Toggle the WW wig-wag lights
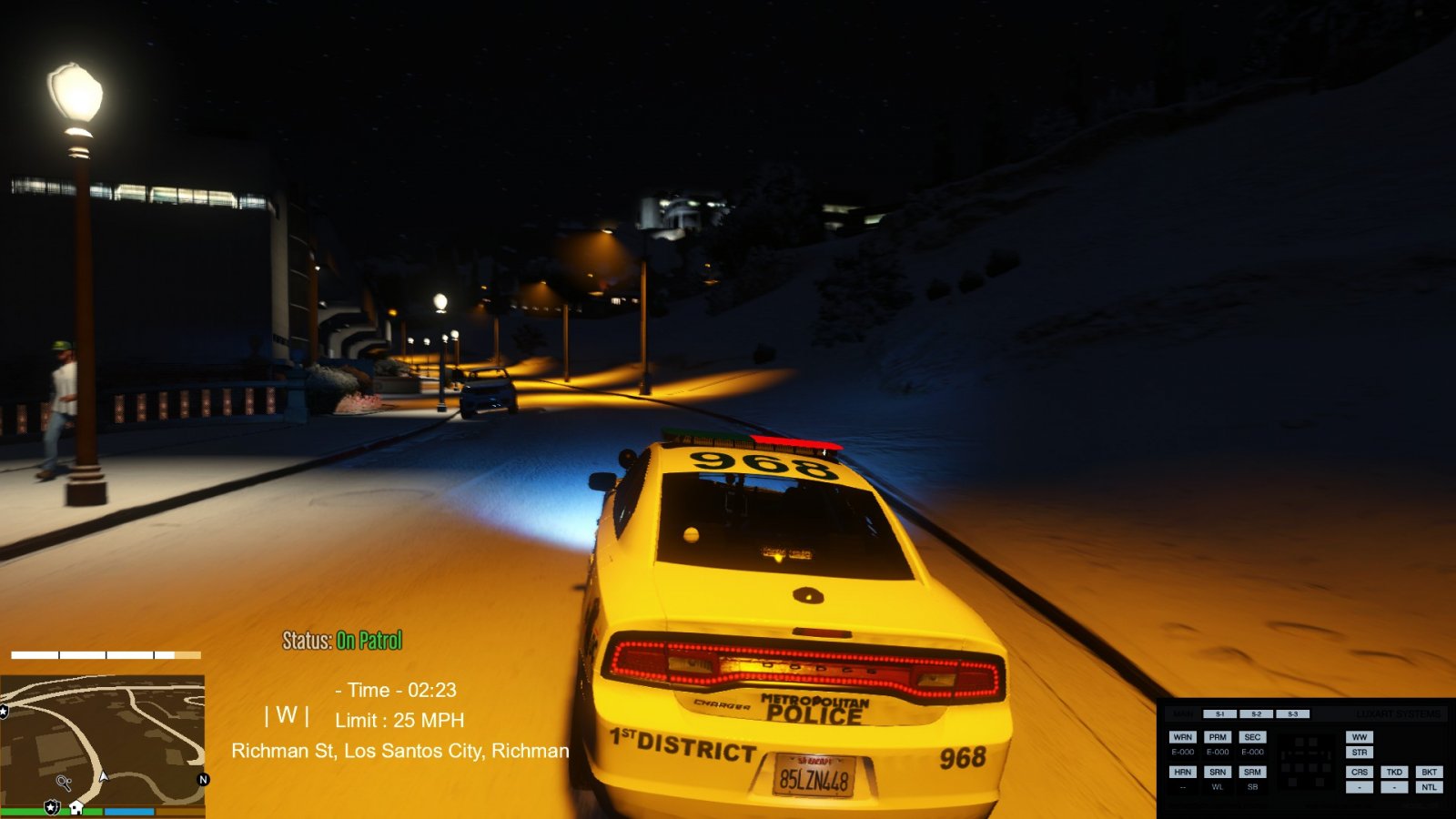The height and width of the screenshot is (819, 1456). (x=1360, y=737)
